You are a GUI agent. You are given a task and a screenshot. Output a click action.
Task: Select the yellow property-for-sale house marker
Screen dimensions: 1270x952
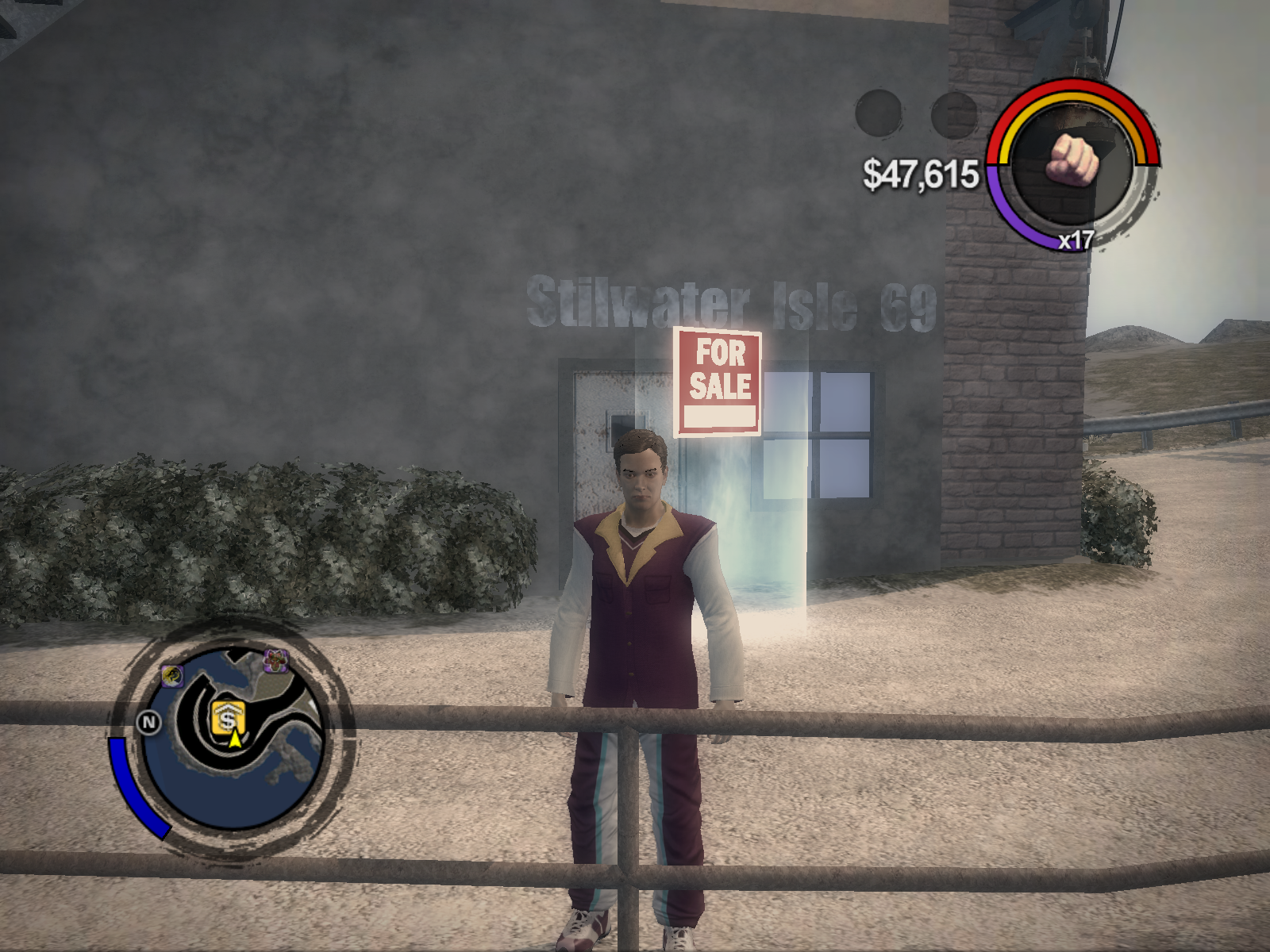coord(229,719)
